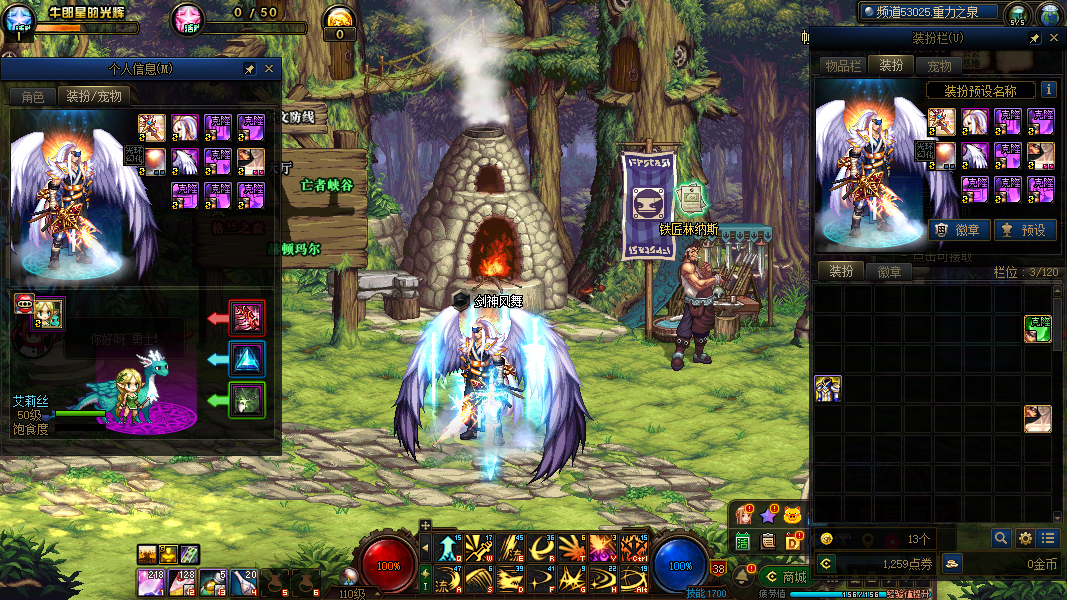This screenshot has height=600, width=1067.
Task: Switch to the 宠物 pet tab
Action: (939, 65)
